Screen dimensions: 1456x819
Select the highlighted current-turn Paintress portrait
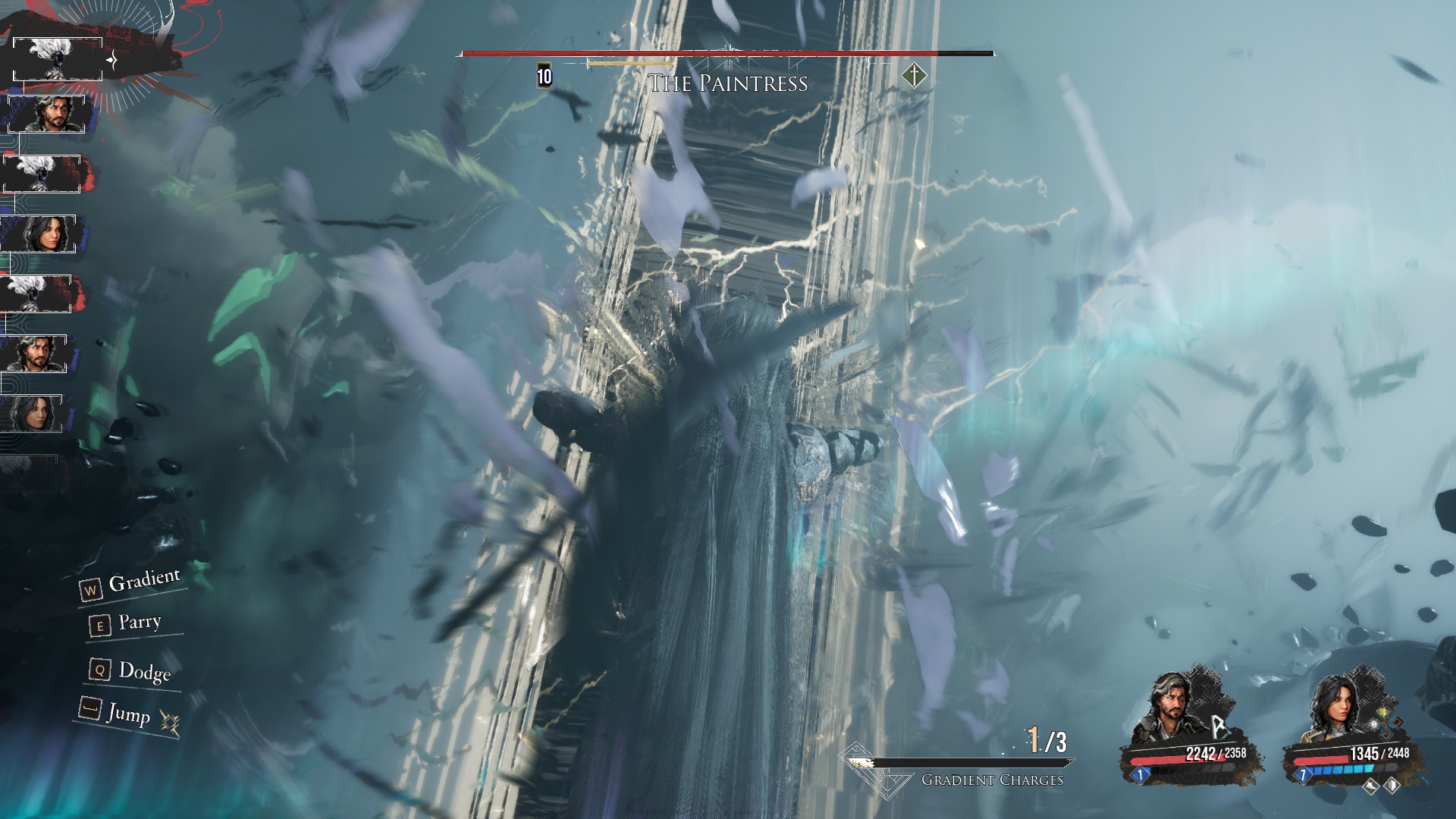(x=58, y=59)
